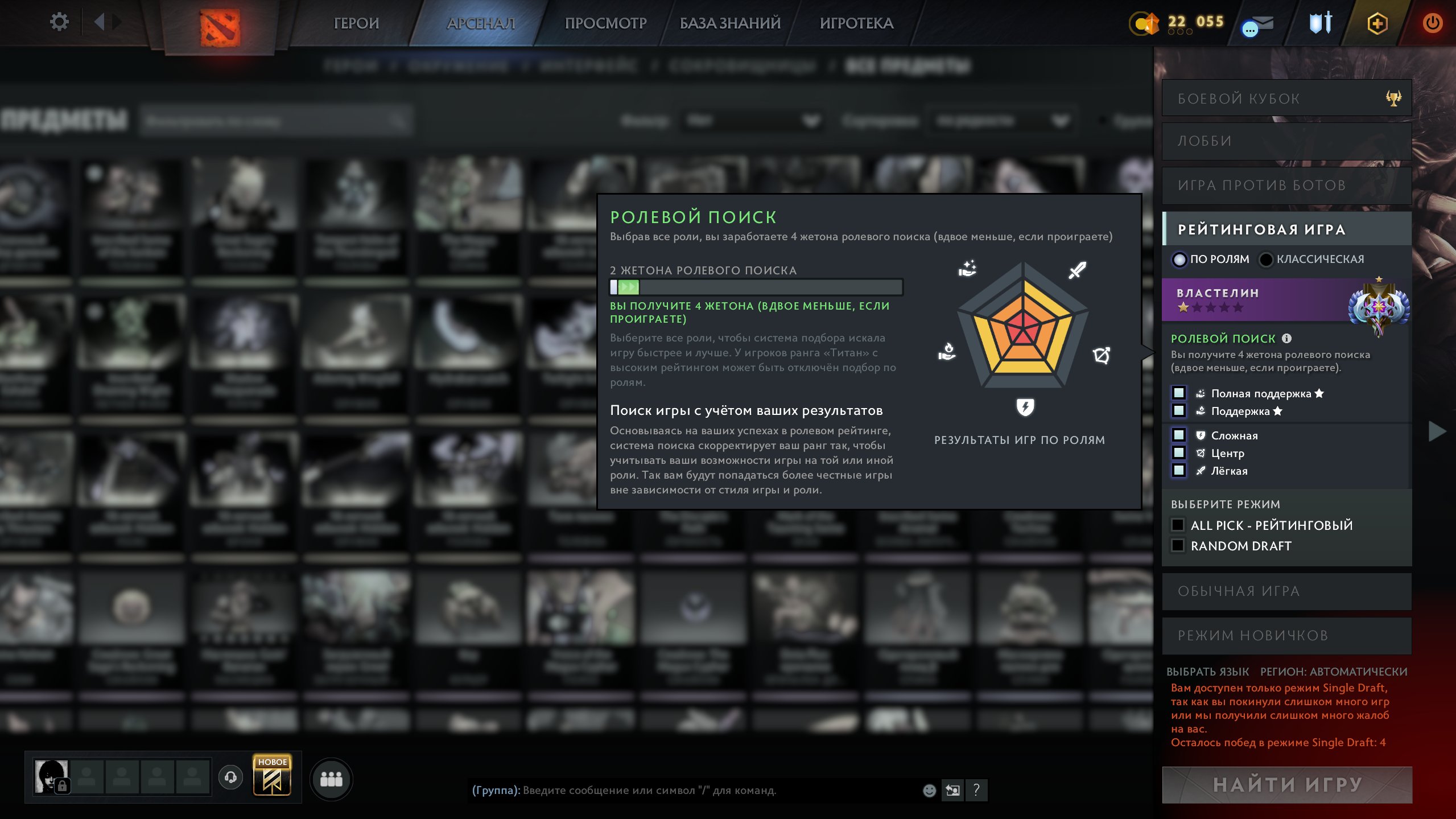Check the ALL PICK - РЕЙТИНГОВЫЙ mode
Image resolution: width=1456 pixels, height=819 pixels.
point(1177,525)
